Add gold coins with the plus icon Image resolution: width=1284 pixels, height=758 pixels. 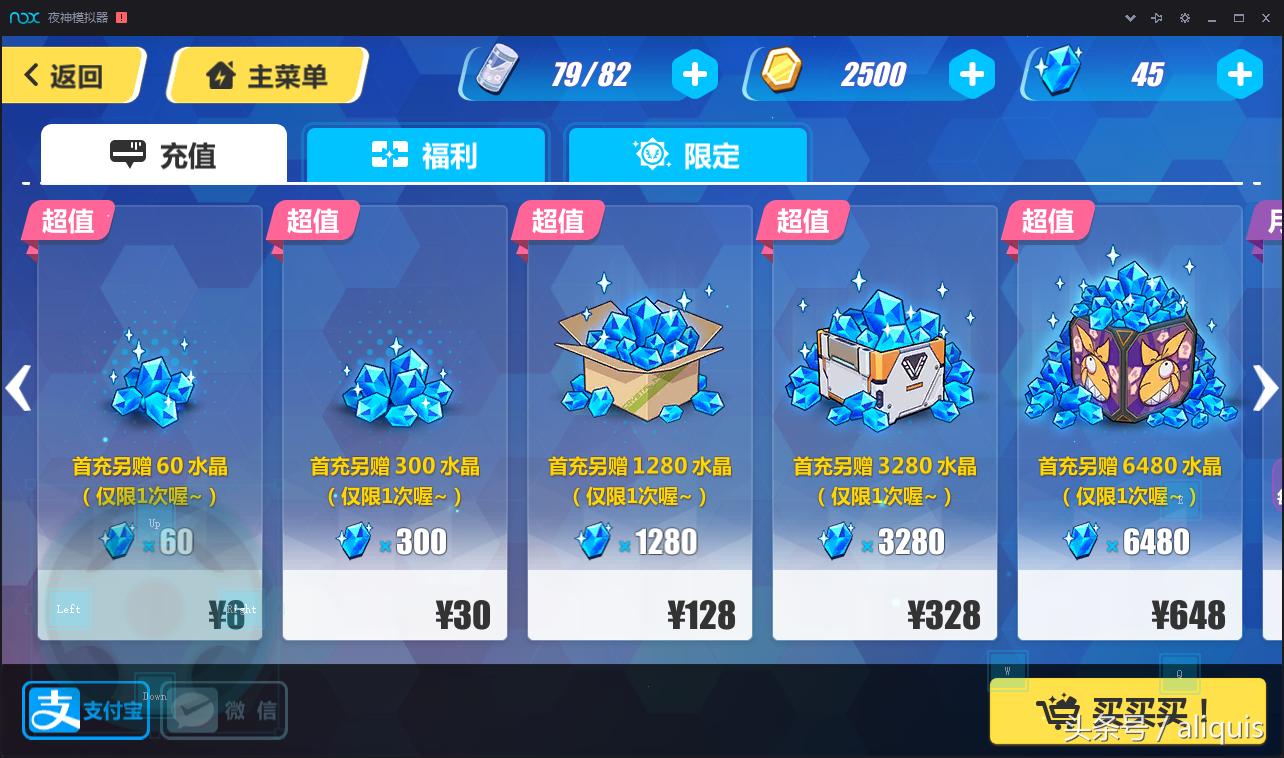coord(971,73)
